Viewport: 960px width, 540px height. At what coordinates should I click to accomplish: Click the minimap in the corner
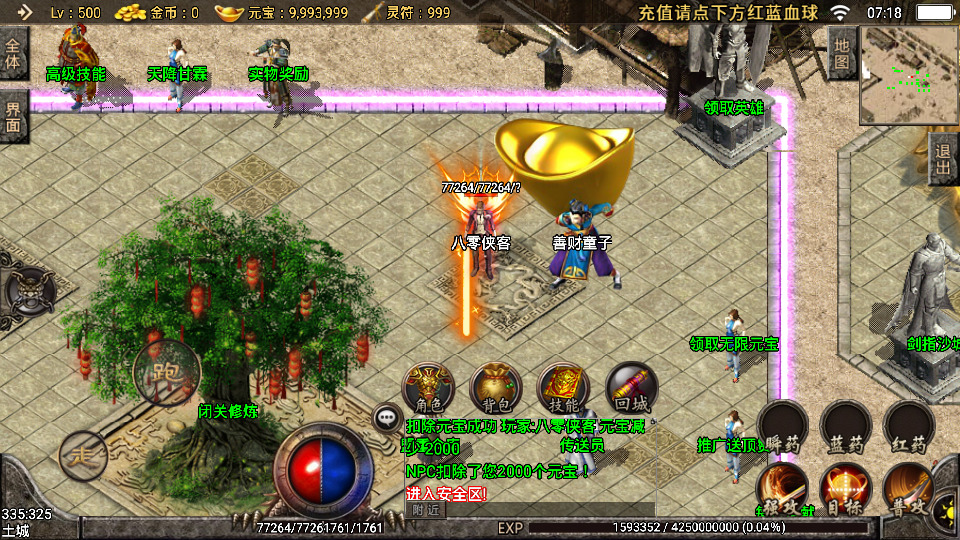[x=909, y=69]
